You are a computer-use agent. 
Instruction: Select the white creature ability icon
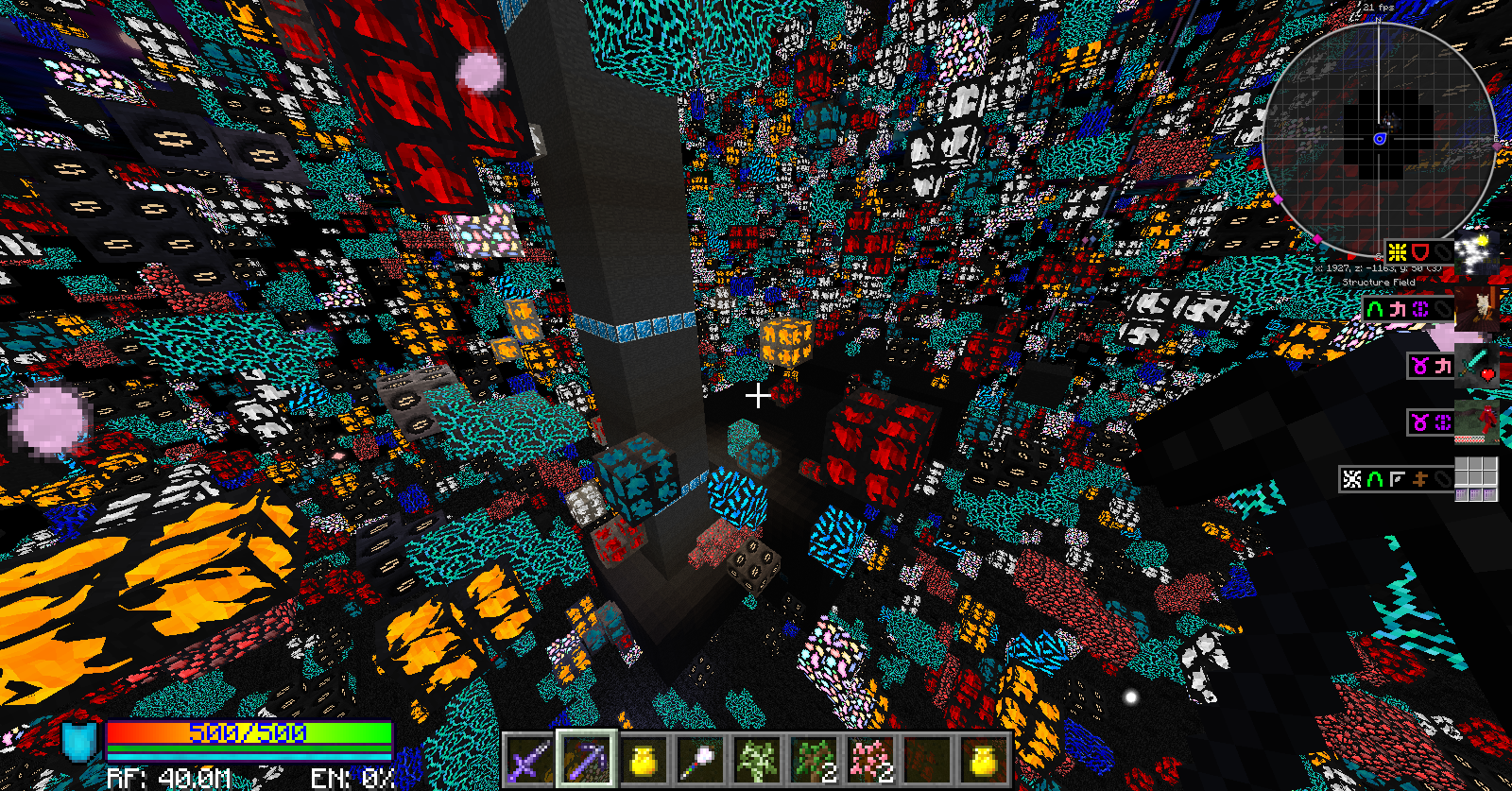point(1476,309)
